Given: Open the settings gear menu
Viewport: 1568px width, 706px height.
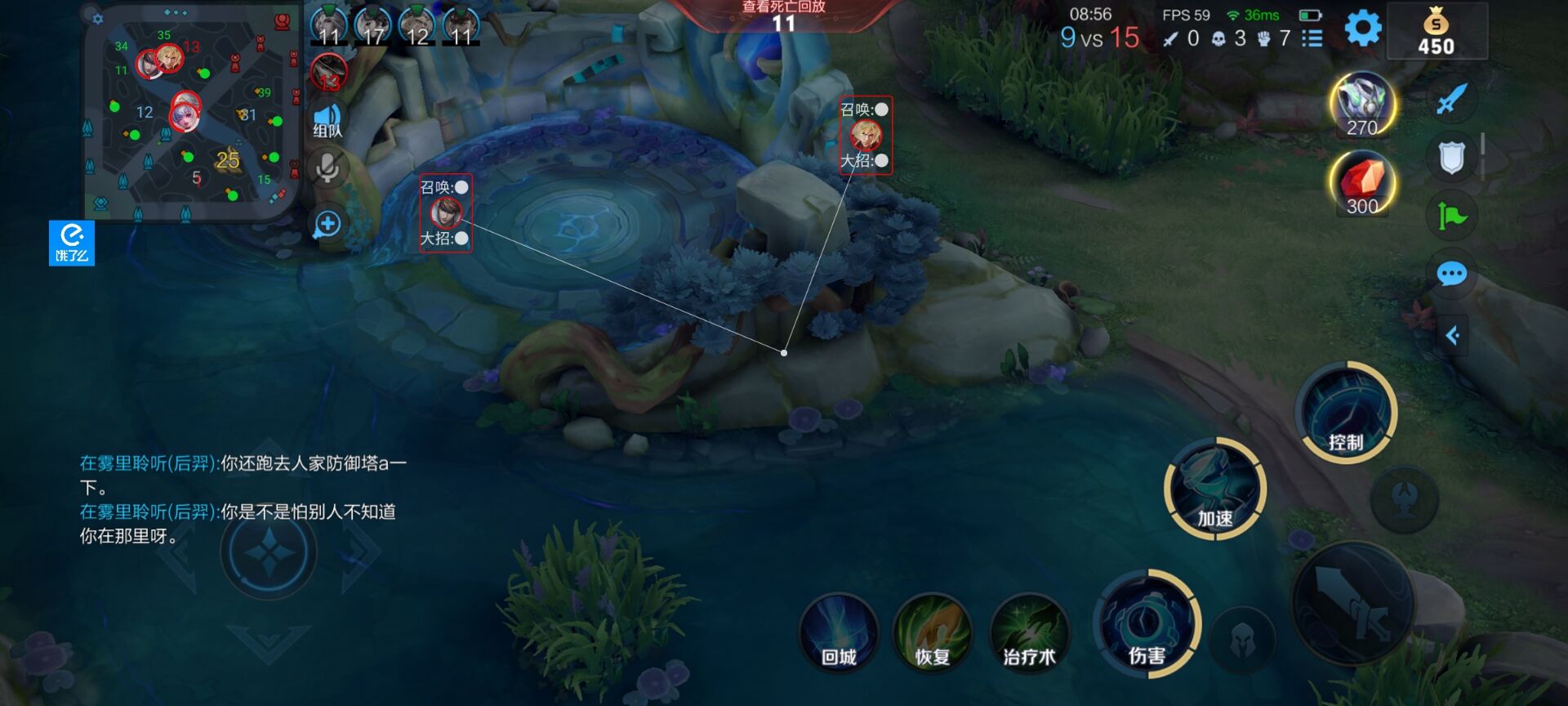Looking at the screenshot, I should point(1362,29).
